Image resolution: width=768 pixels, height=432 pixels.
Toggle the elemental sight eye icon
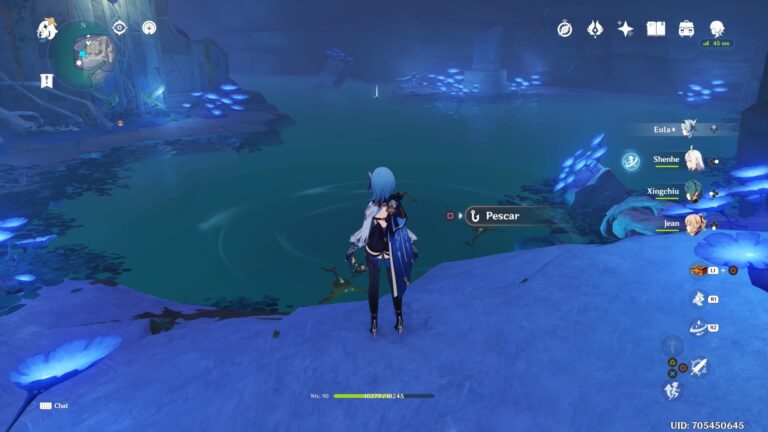click(x=119, y=28)
